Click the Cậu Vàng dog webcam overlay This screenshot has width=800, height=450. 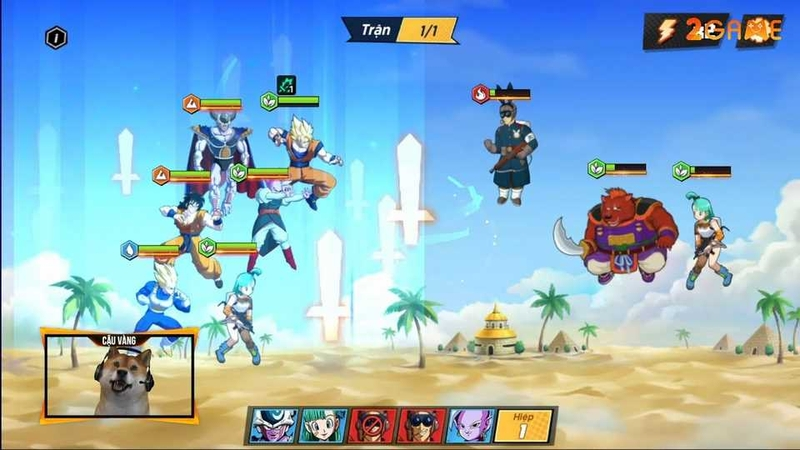(x=118, y=374)
